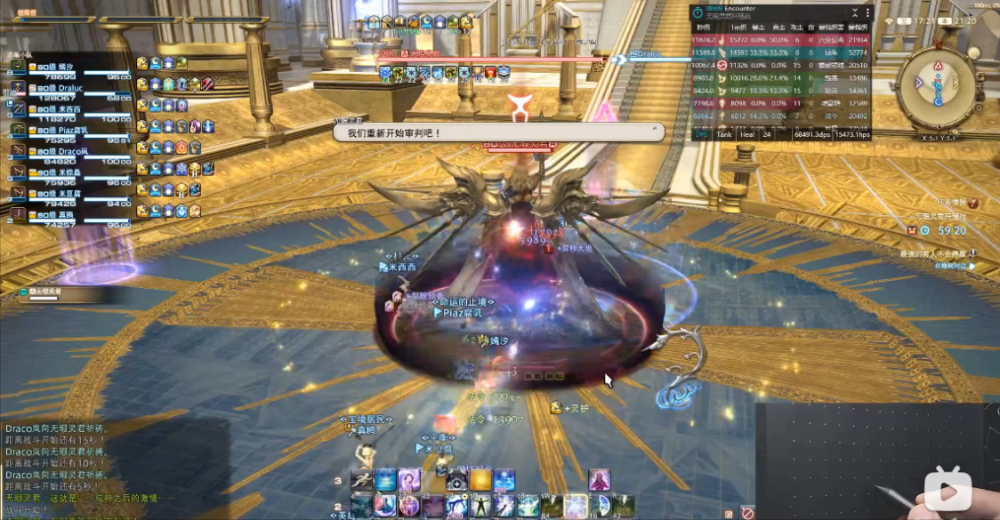Open the DPS tab in damage meter

coord(700,133)
